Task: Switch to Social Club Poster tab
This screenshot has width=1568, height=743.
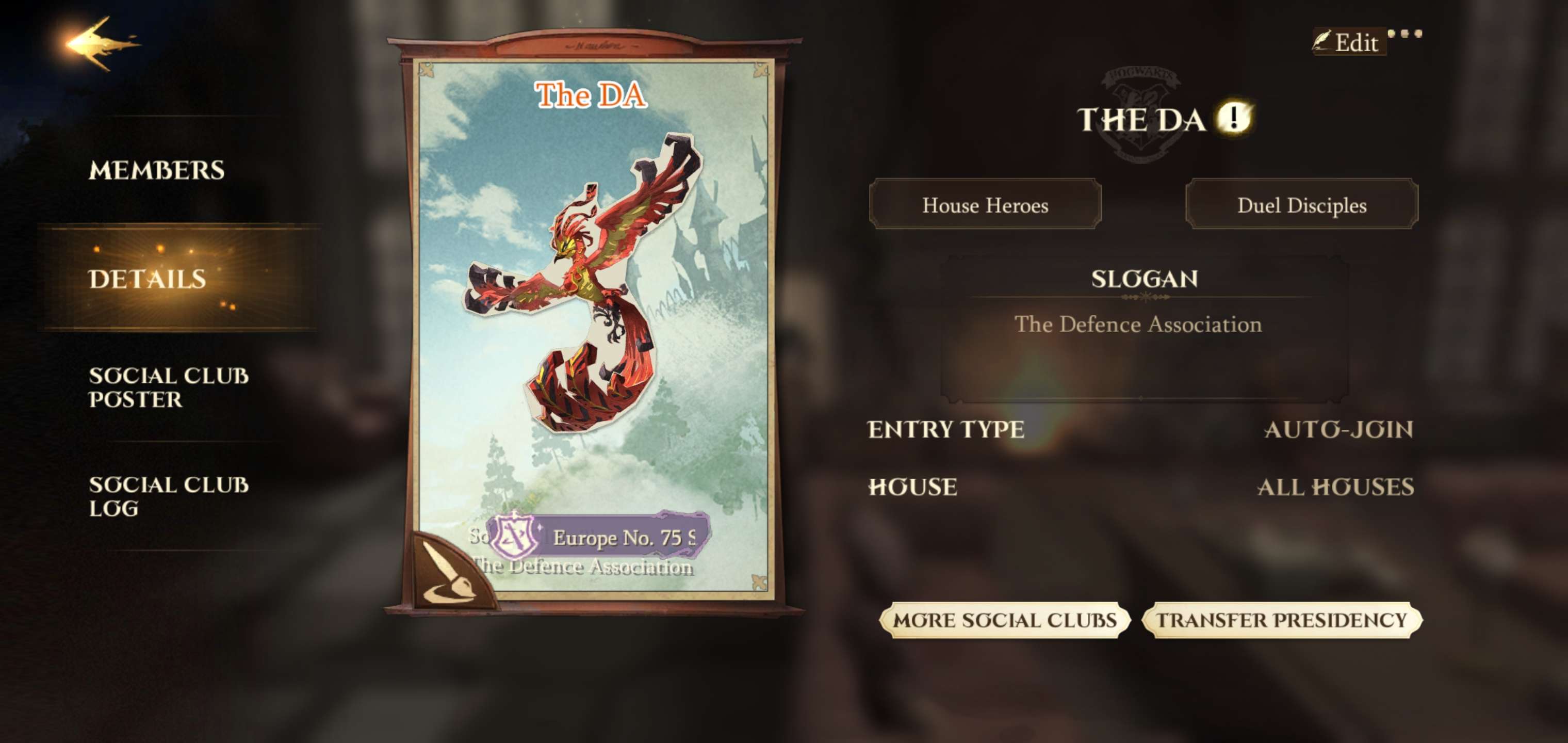Action: [168, 387]
